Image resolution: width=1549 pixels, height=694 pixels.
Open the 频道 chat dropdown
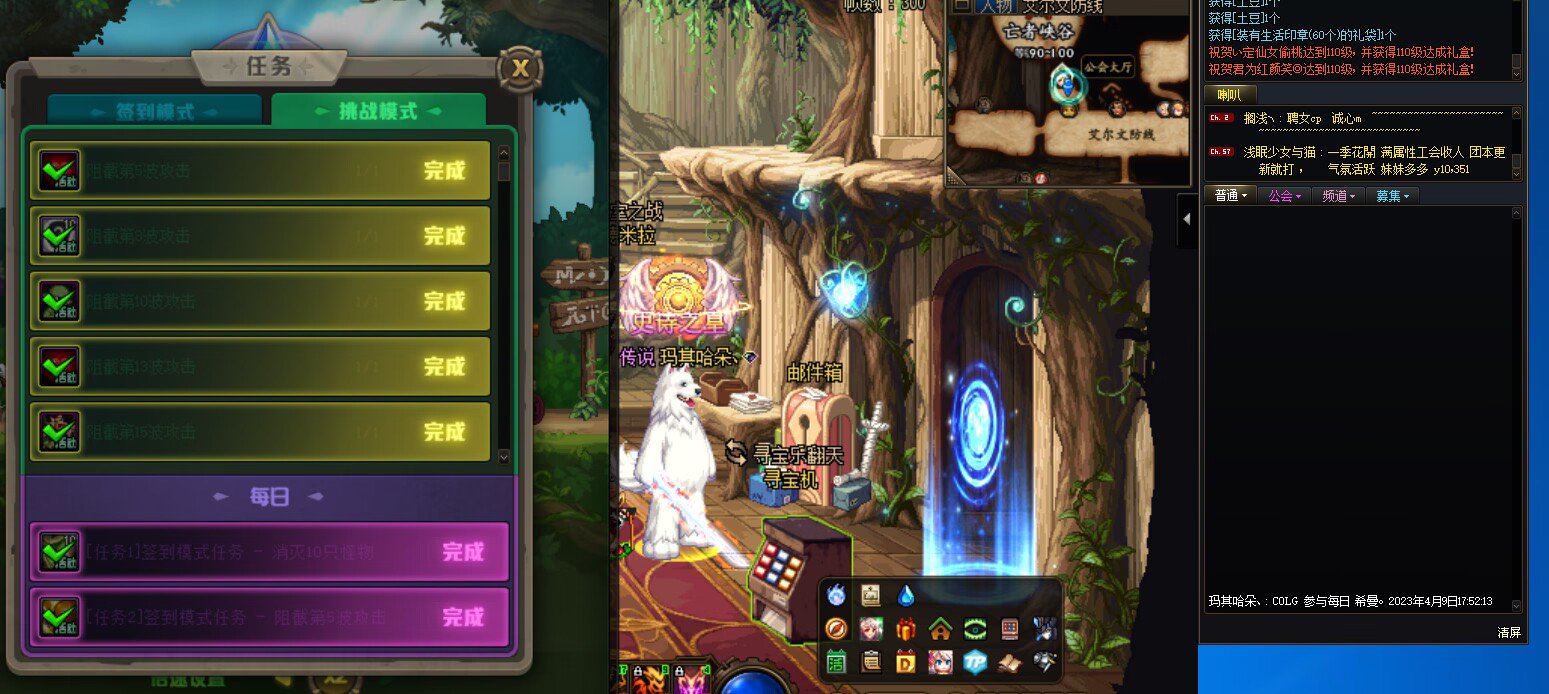[x=1338, y=196]
